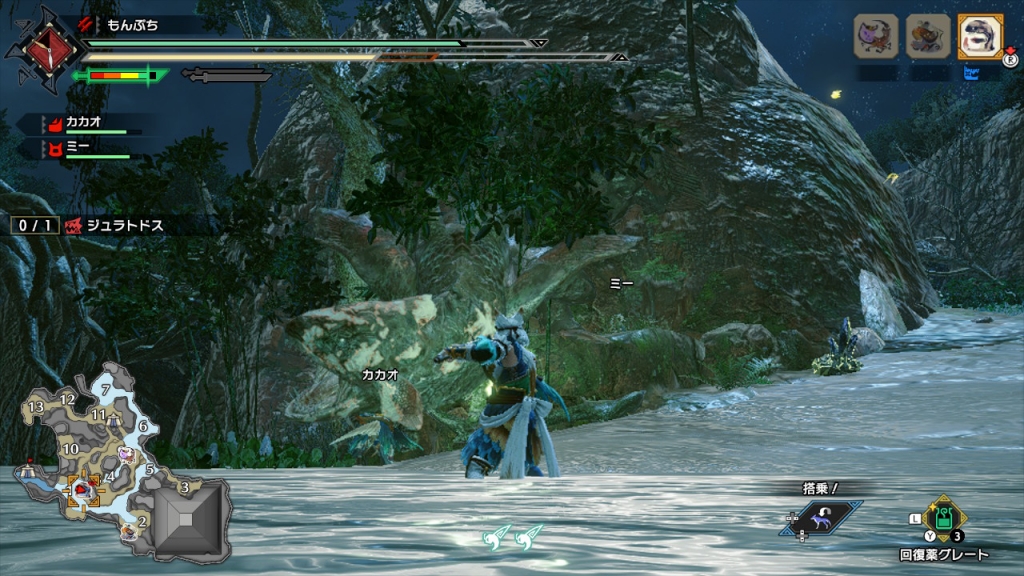Select the gold-framed target monster icon

click(980, 36)
